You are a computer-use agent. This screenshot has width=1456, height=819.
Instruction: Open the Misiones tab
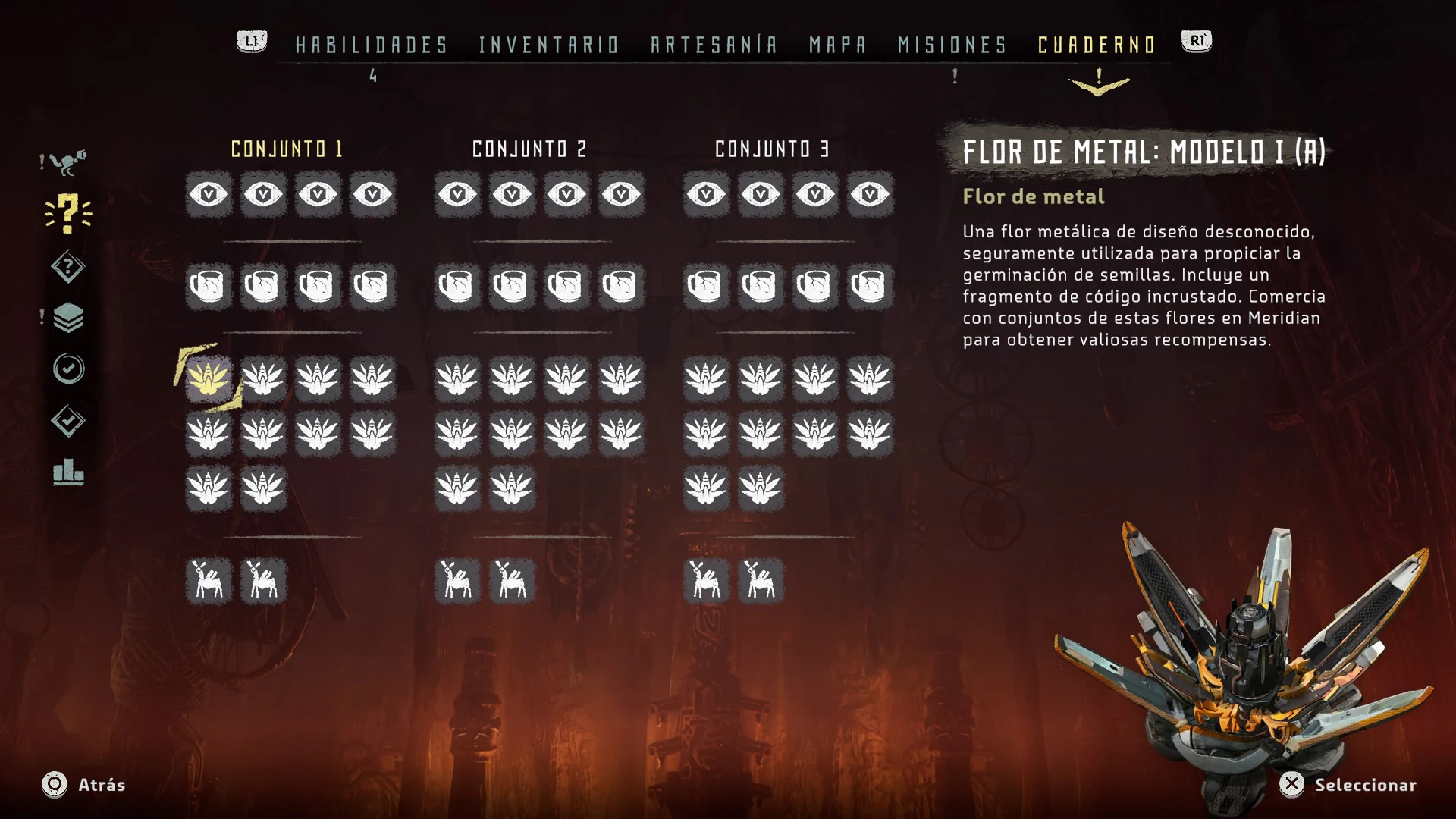(x=952, y=45)
